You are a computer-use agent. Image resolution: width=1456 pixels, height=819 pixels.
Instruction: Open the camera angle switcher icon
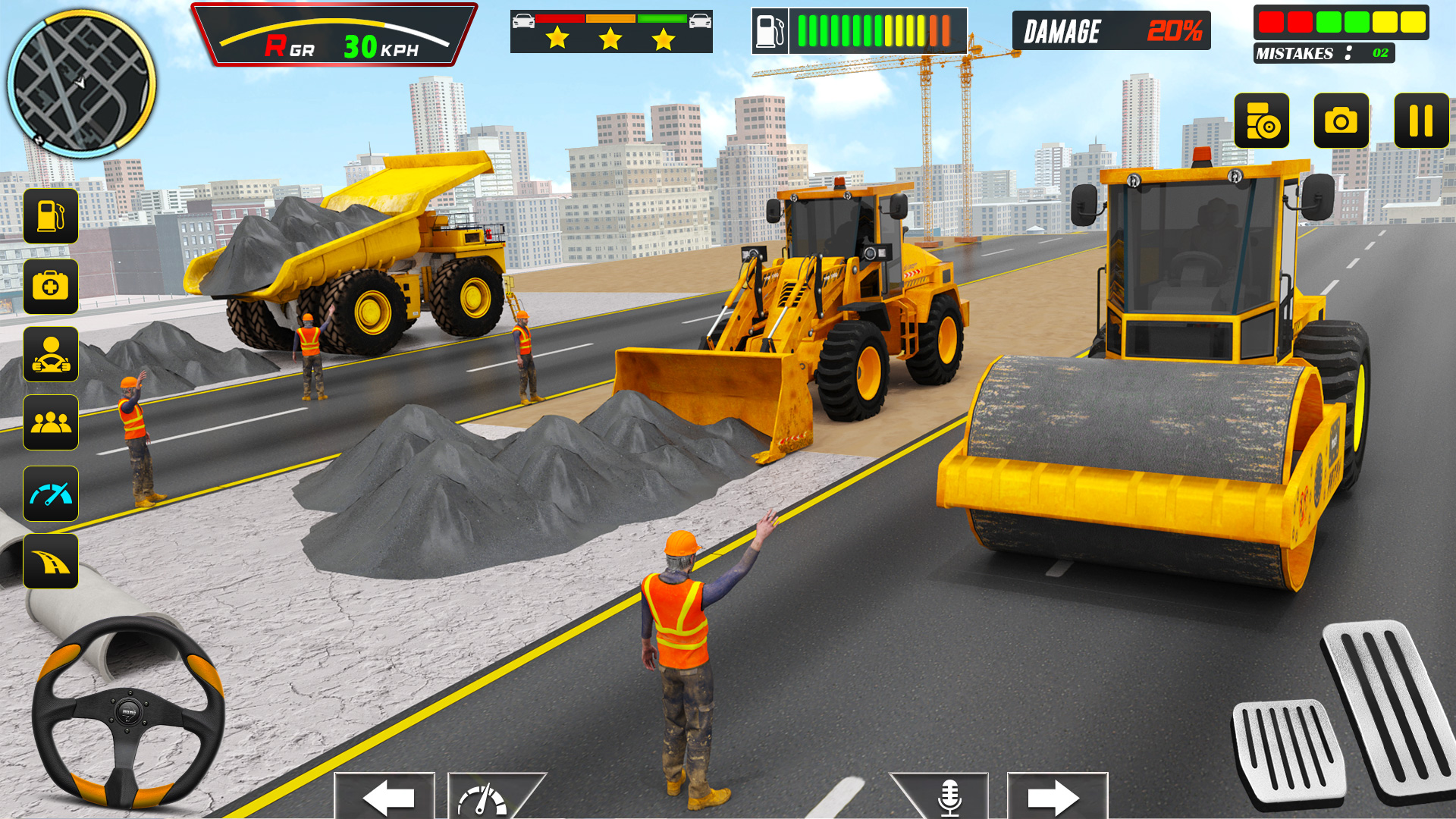click(1262, 119)
